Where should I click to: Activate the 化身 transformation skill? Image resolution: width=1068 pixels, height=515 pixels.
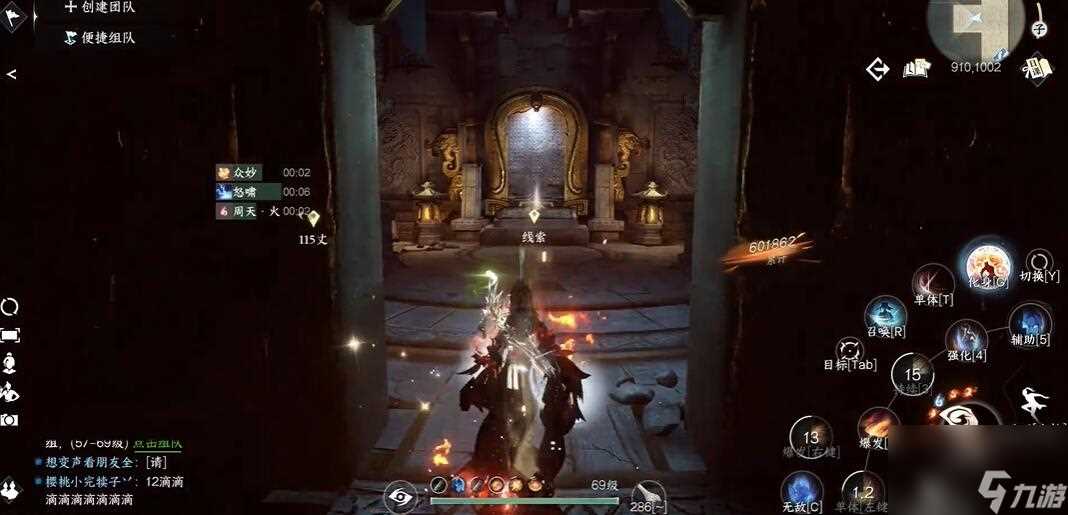pos(987,266)
